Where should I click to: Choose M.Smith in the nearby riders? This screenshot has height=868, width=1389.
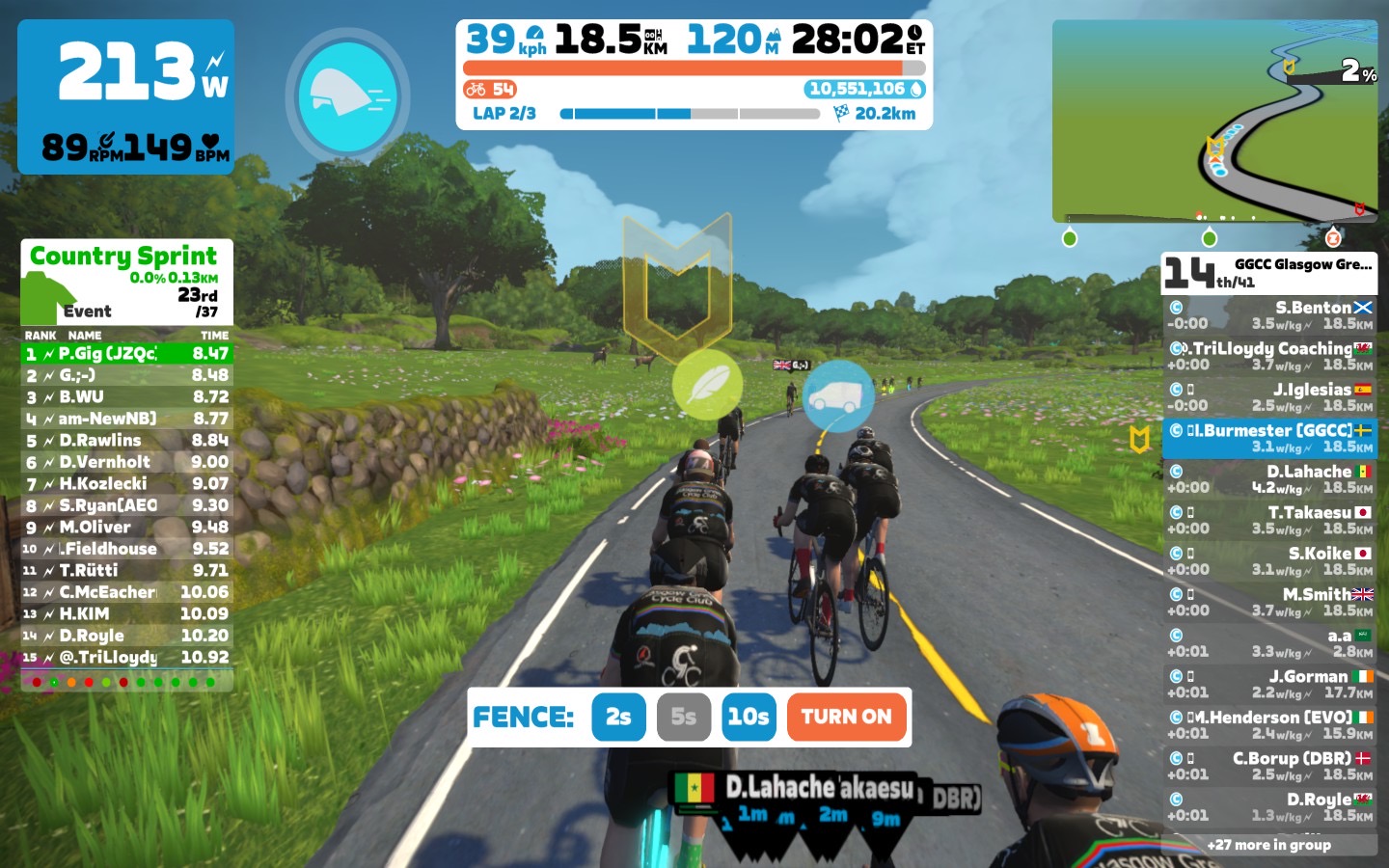click(1269, 602)
